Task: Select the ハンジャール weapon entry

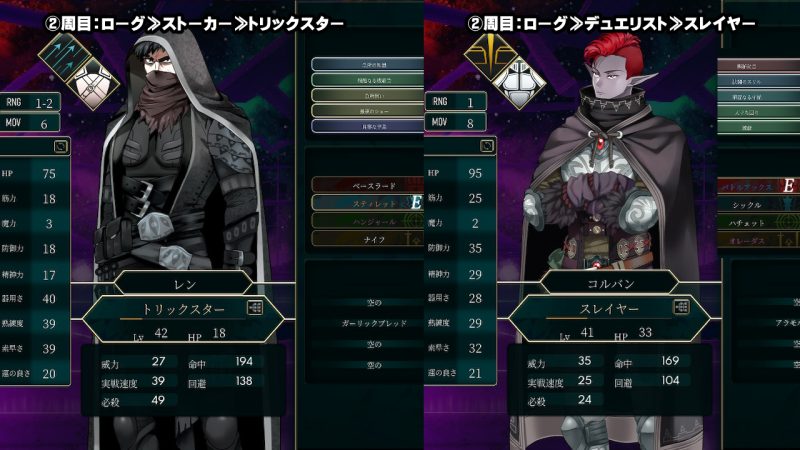Action: click(x=360, y=220)
